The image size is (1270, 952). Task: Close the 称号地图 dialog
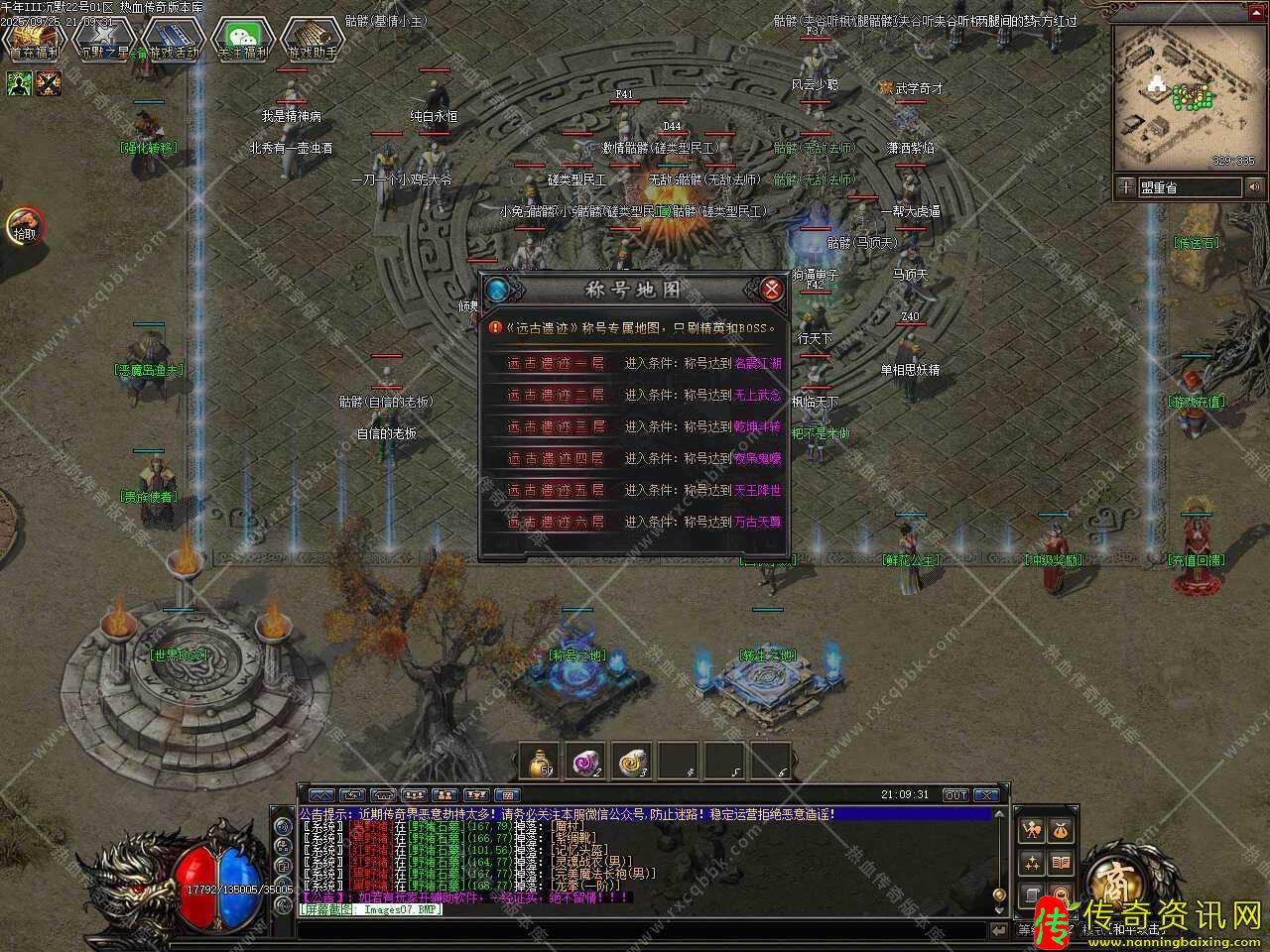(771, 290)
